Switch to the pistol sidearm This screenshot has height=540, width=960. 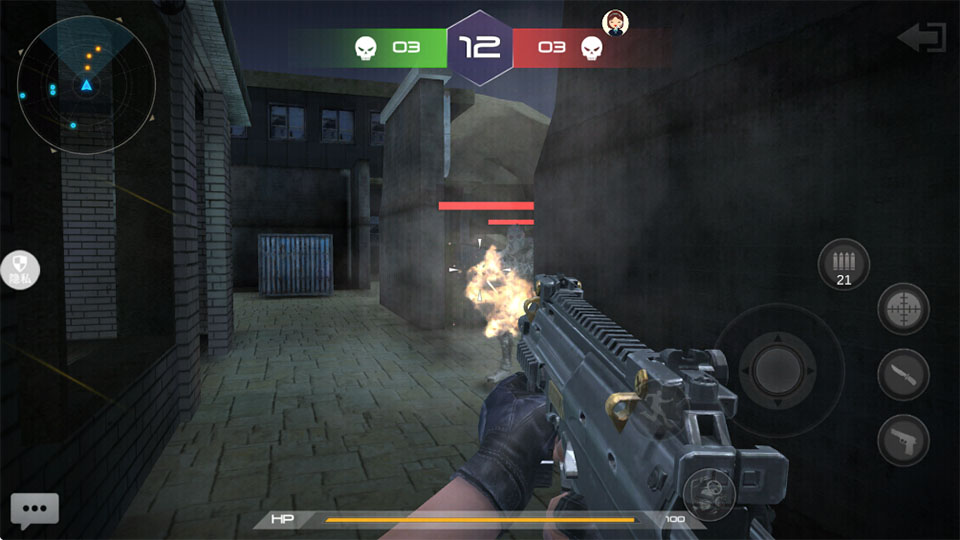(x=903, y=440)
